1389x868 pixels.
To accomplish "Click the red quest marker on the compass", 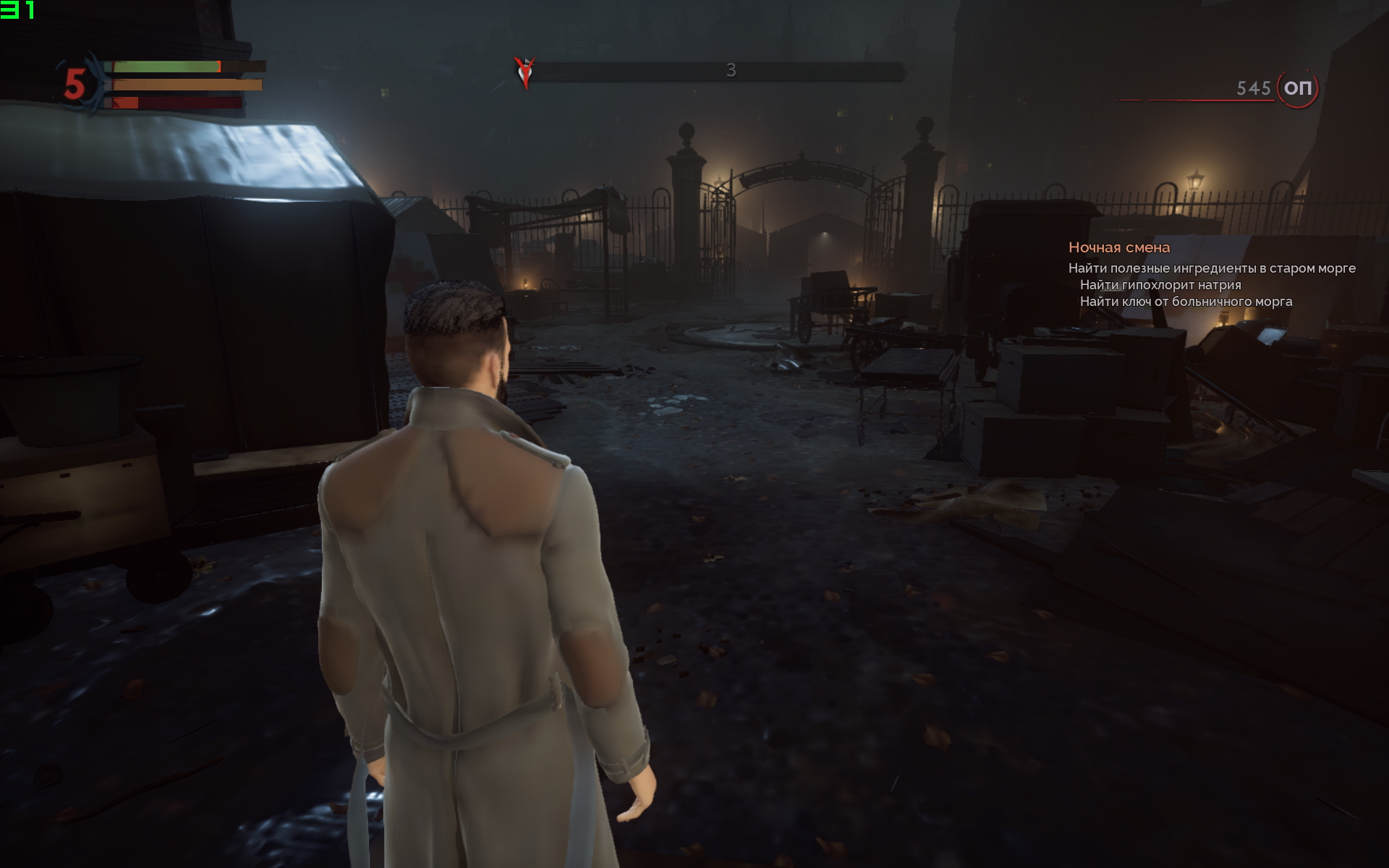I will [x=525, y=72].
